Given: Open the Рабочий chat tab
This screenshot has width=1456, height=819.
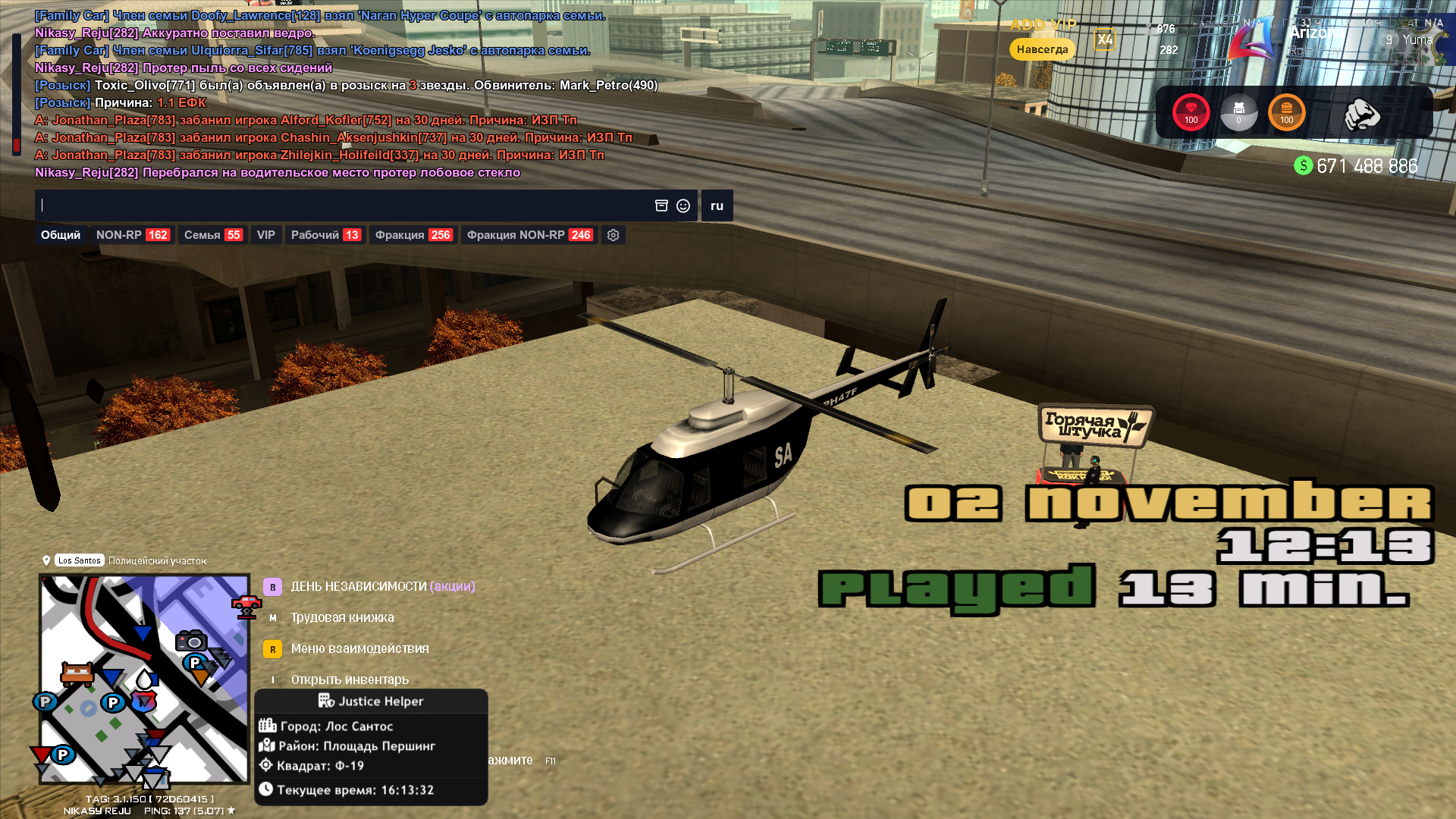Looking at the screenshot, I should click(325, 235).
